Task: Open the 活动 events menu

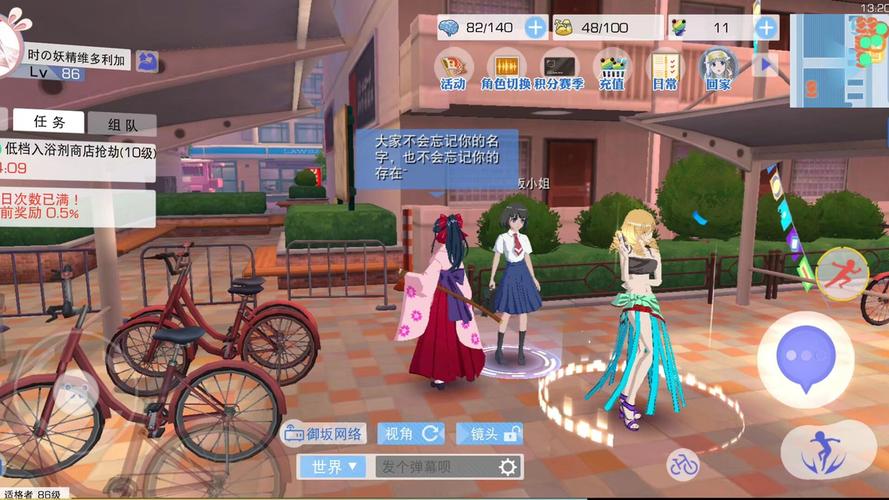Action: pyautogui.click(x=454, y=68)
